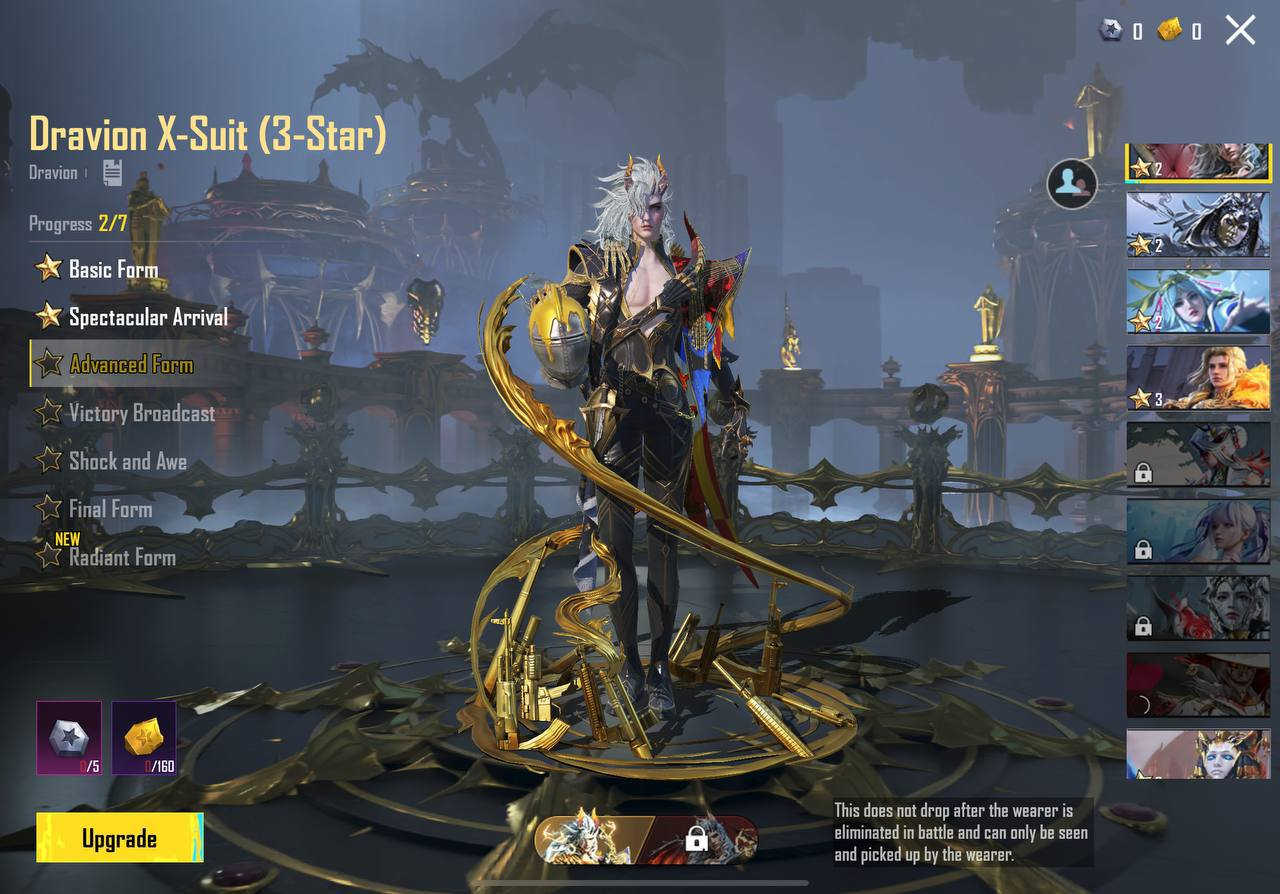Select the Basic Form stage
Viewport: 1280px width, 894px height.
[x=112, y=269]
